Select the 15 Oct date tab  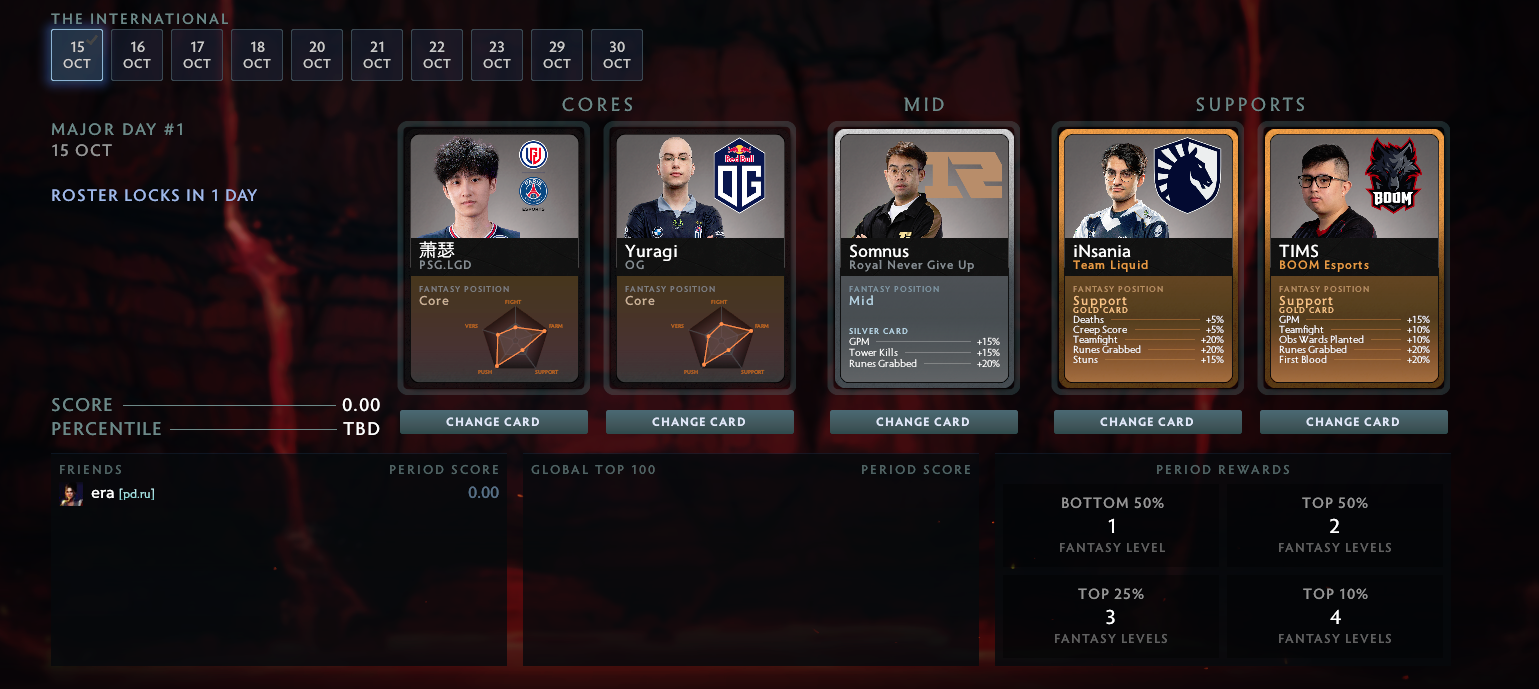pos(77,55)
